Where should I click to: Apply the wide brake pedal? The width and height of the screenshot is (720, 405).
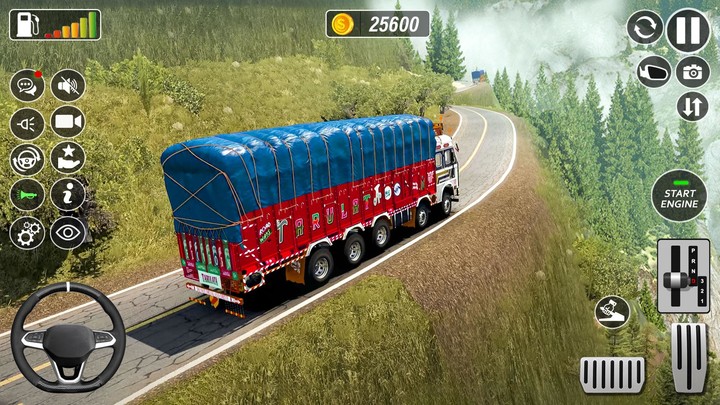pyautogui.click(x=612, y=374)
